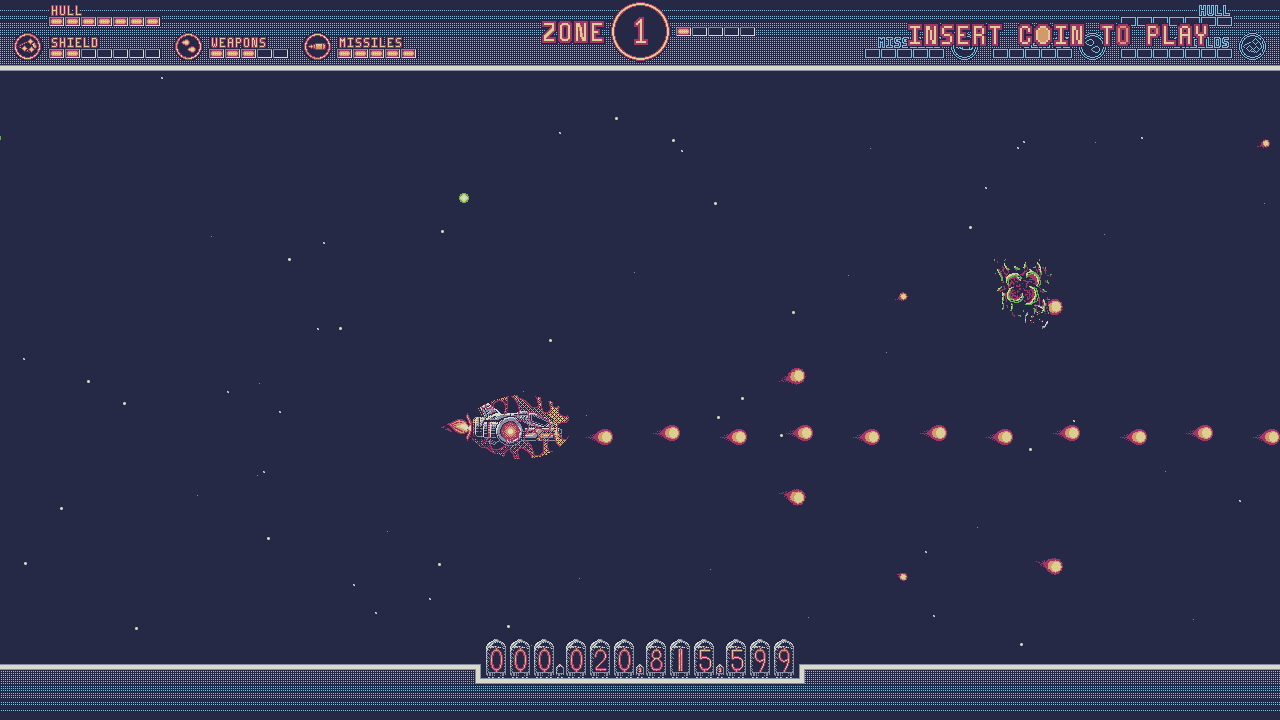Click the SHIELD energy bar segments
The image size is (1280, 720).
[105, 52]
